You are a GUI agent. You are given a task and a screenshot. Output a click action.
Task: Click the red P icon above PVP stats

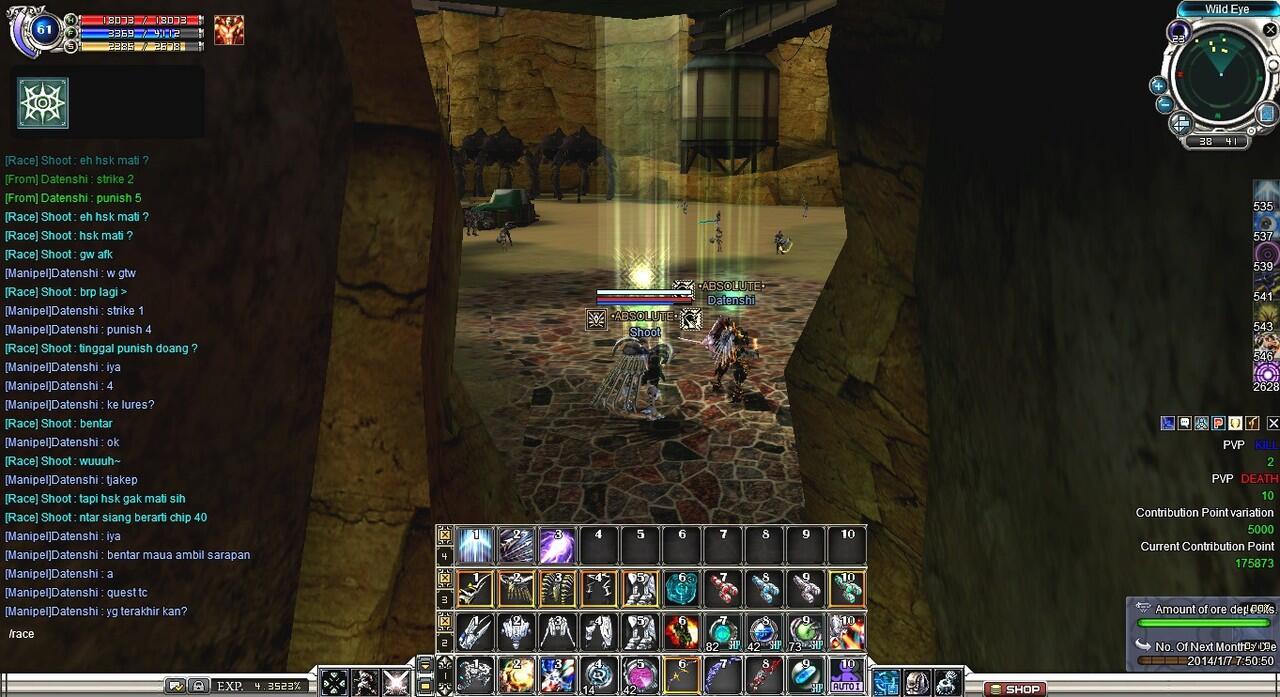click(1219, 424)
